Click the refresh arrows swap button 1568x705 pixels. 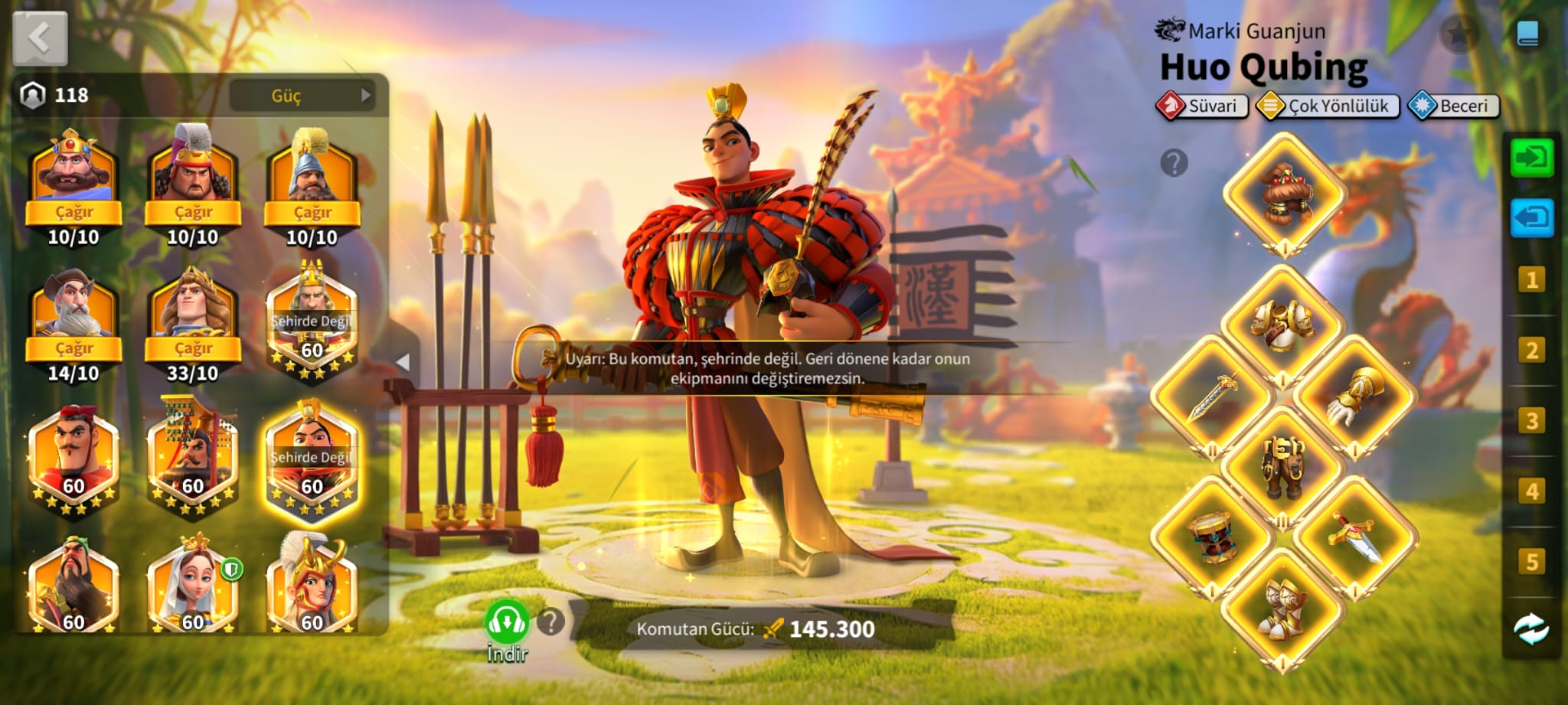1531,630
